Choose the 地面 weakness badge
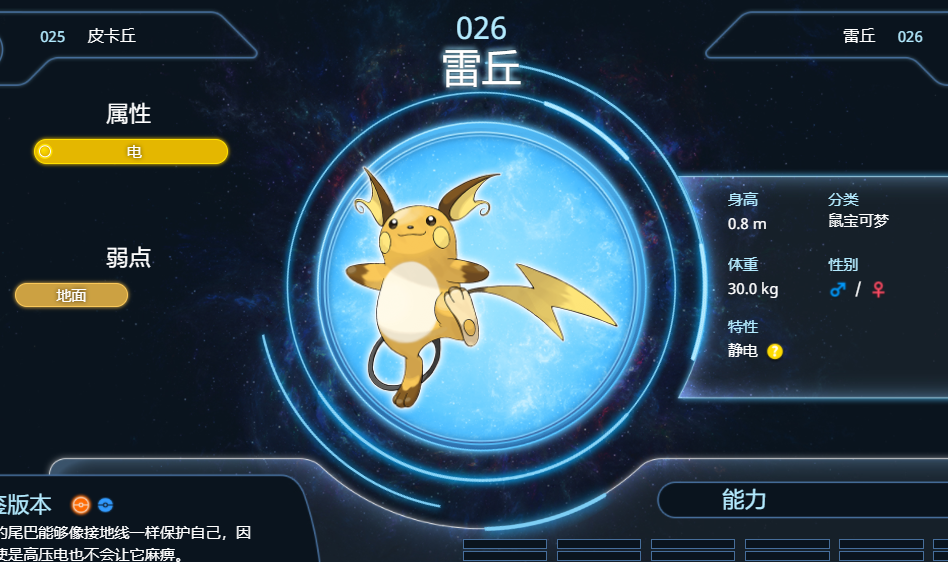Image resolution: width=948 pixels, height=562 pixels. 71,295
